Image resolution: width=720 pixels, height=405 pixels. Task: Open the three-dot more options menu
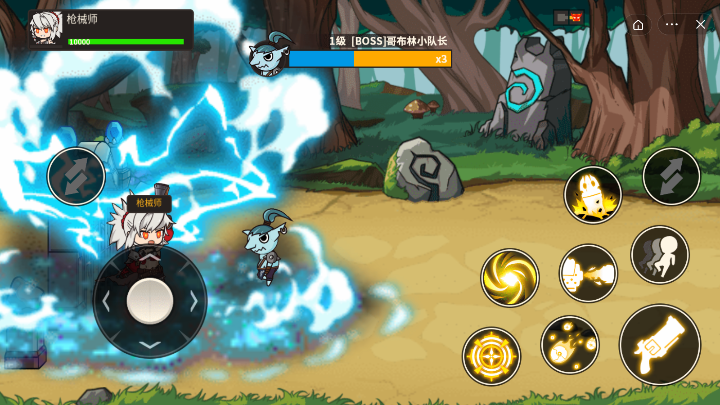coord(672,24)
